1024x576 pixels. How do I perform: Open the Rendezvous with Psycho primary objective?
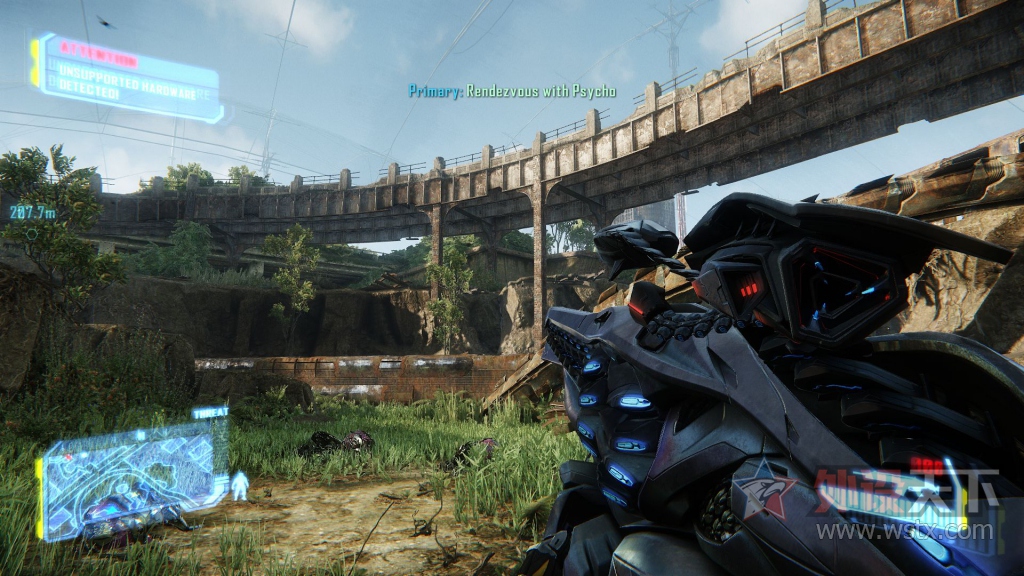pos(512,91)
